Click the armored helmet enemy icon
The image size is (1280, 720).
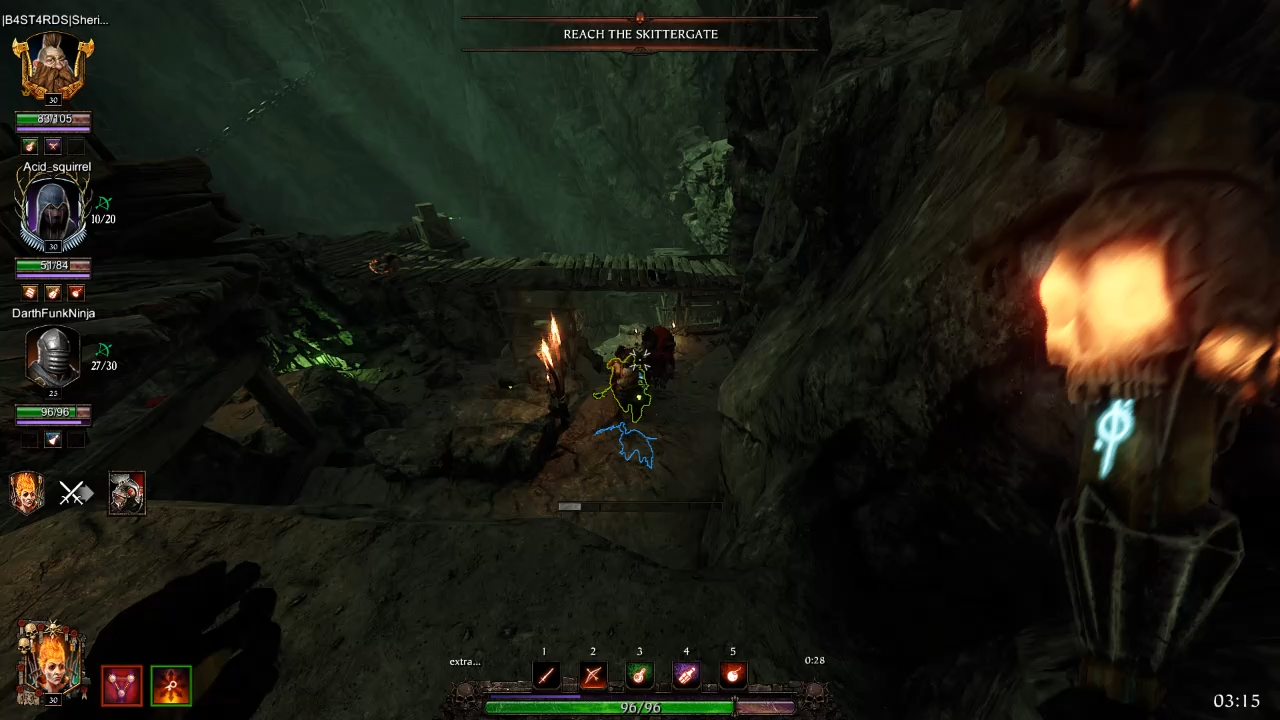(x=127, y=493)
